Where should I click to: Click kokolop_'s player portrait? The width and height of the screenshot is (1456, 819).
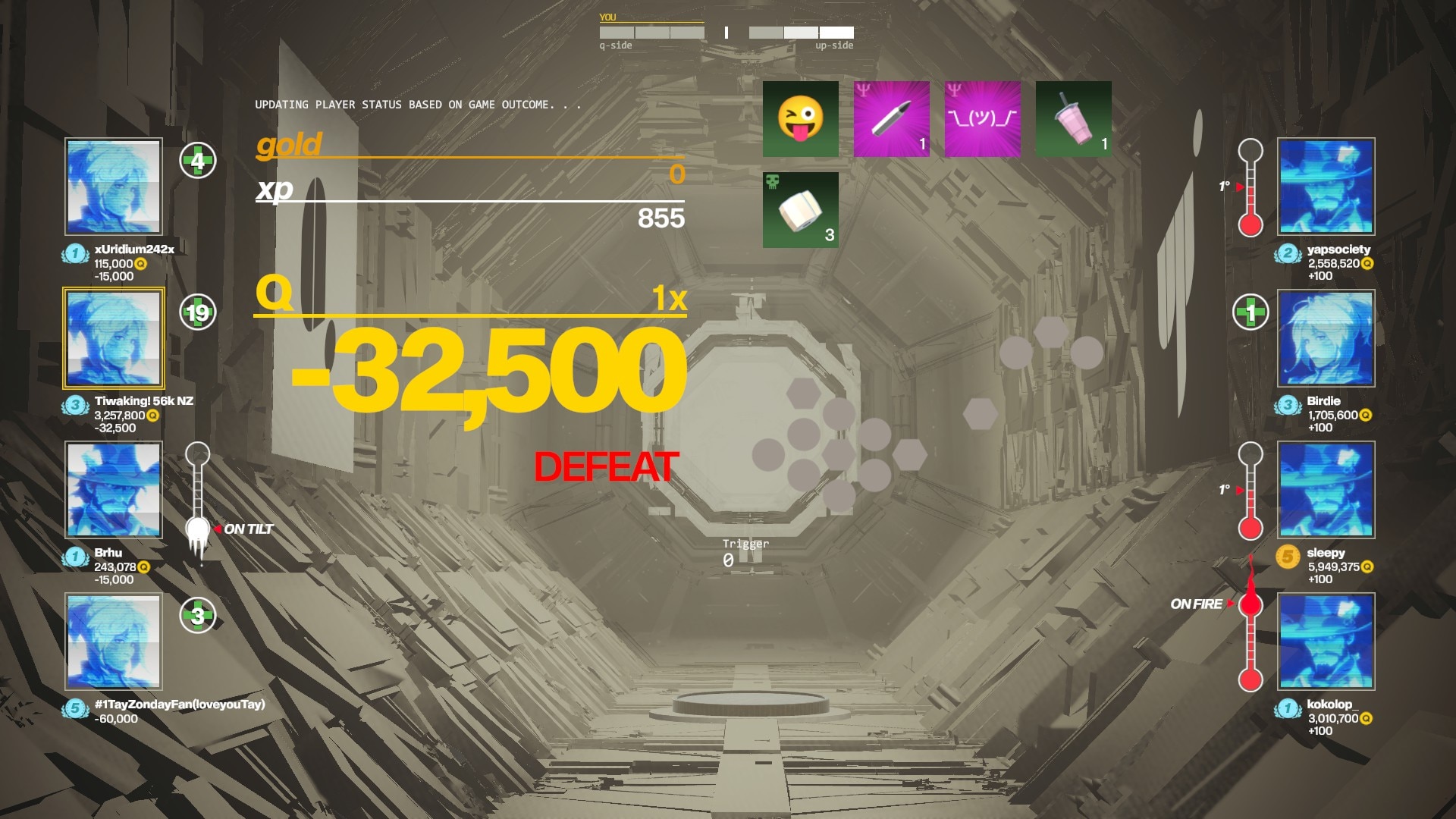pyautogui.click(x=1326, y=642)
